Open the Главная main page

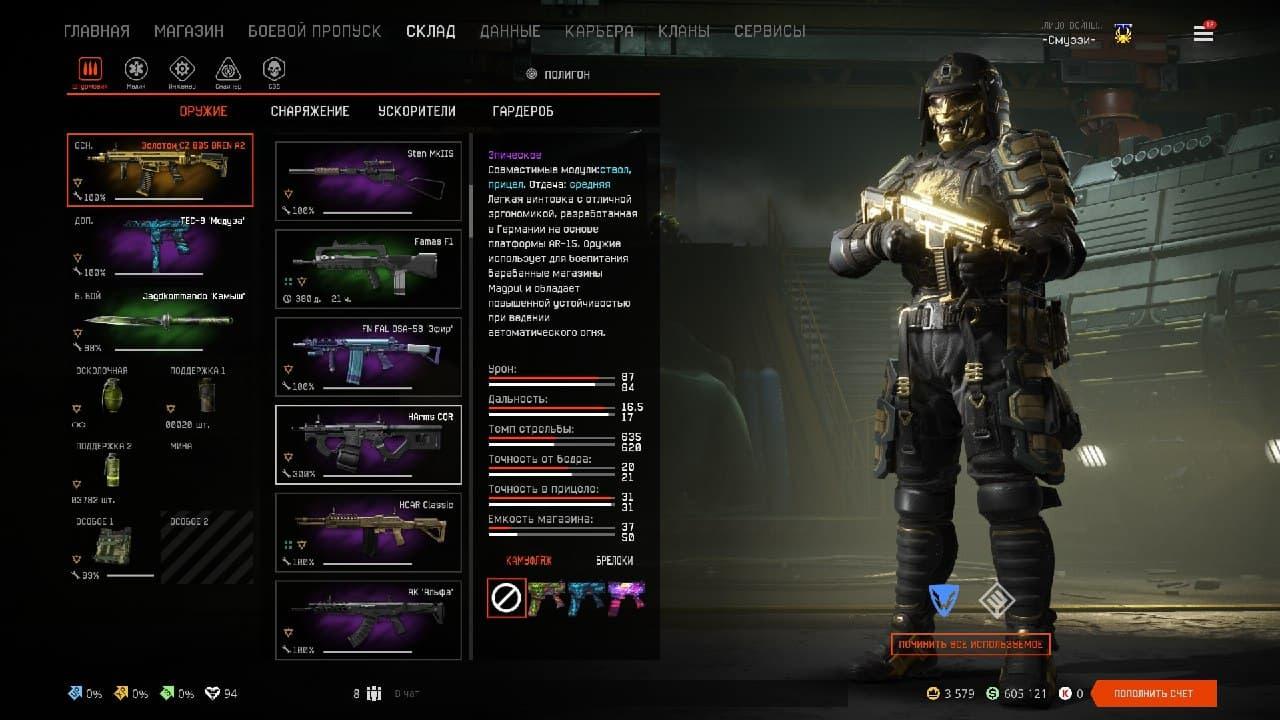pos(96,31)
